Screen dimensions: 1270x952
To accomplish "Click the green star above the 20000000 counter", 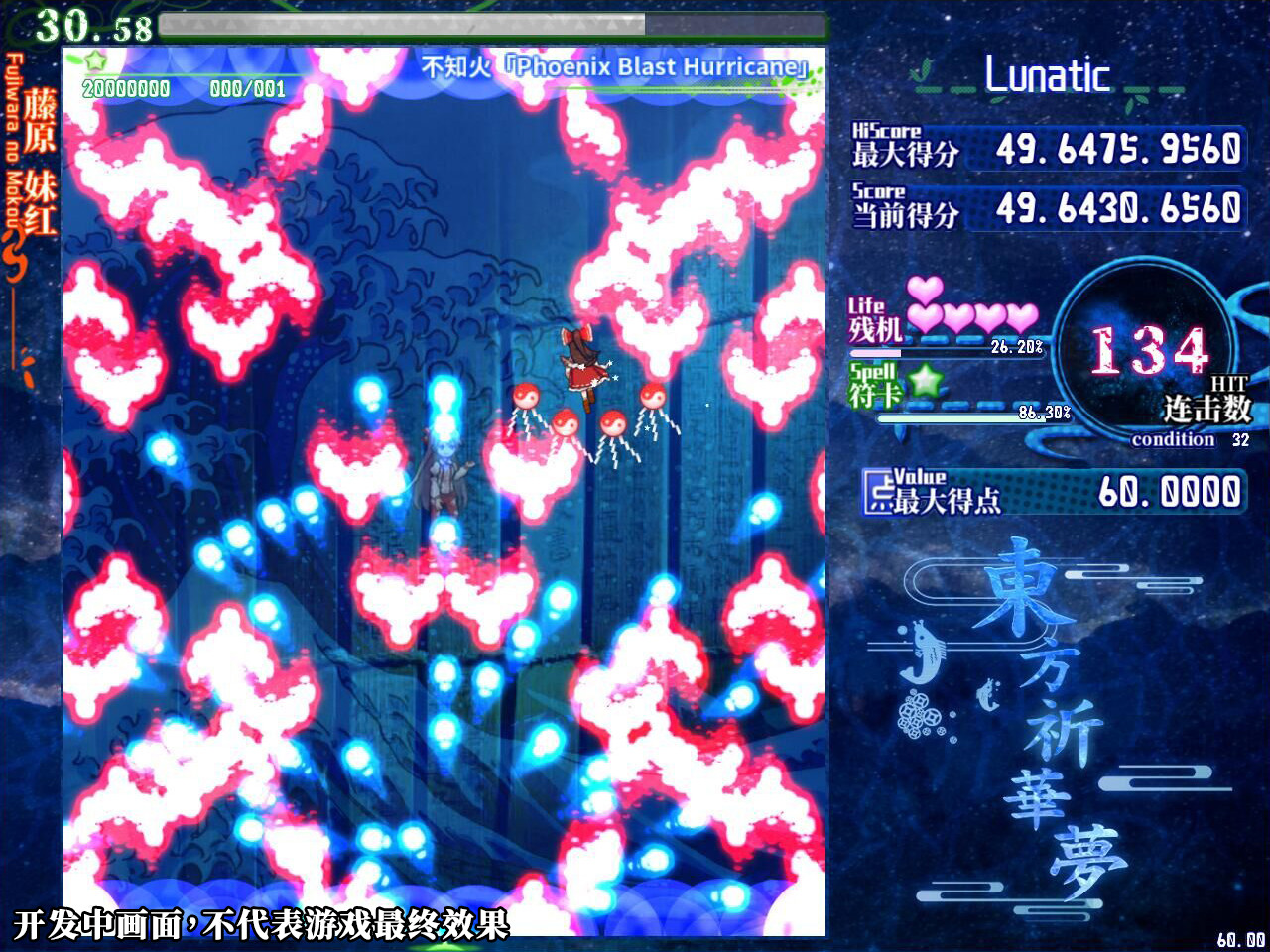I will [94, 61].
